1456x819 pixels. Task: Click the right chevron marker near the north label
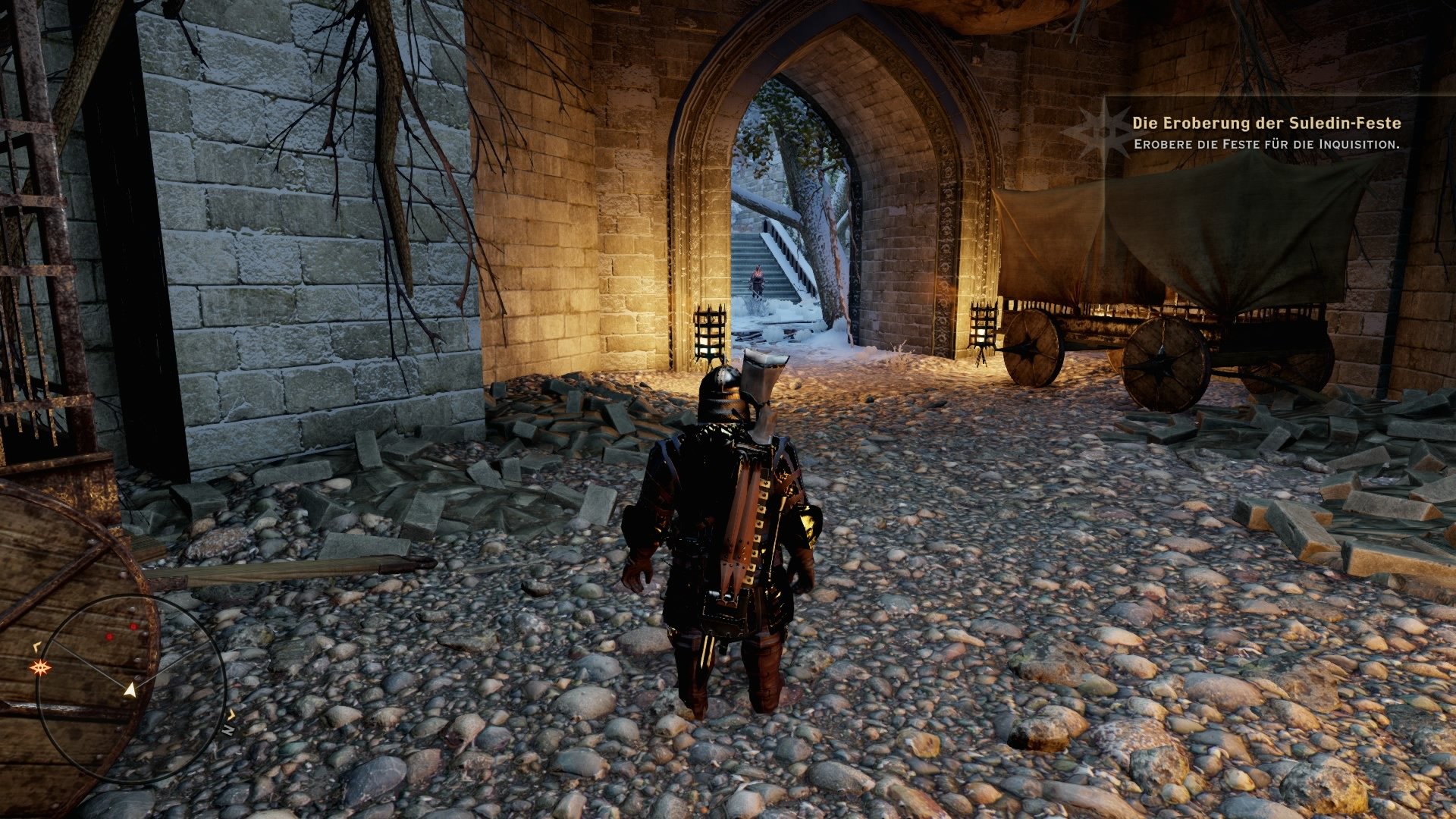point(232,714)
